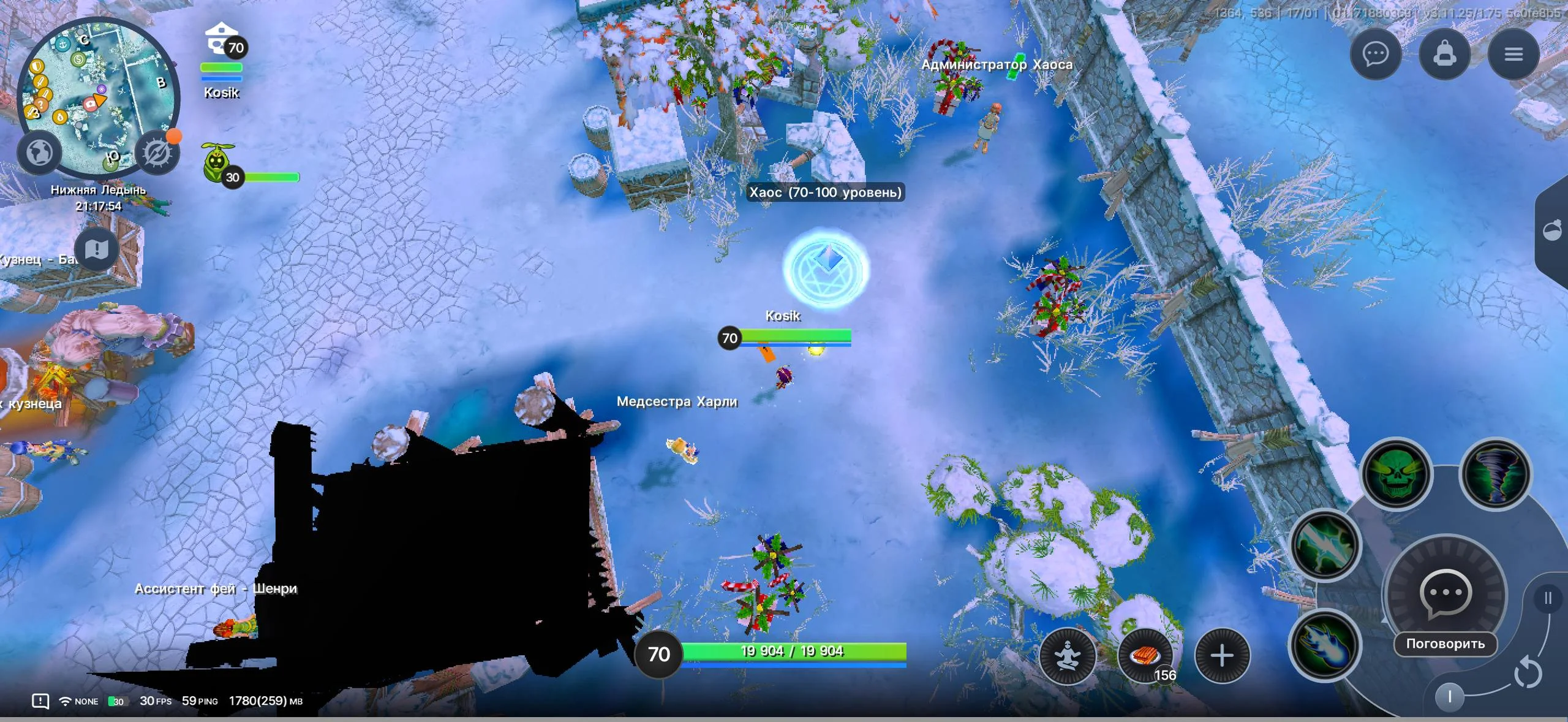Click the plus quick slot button

1222,655
